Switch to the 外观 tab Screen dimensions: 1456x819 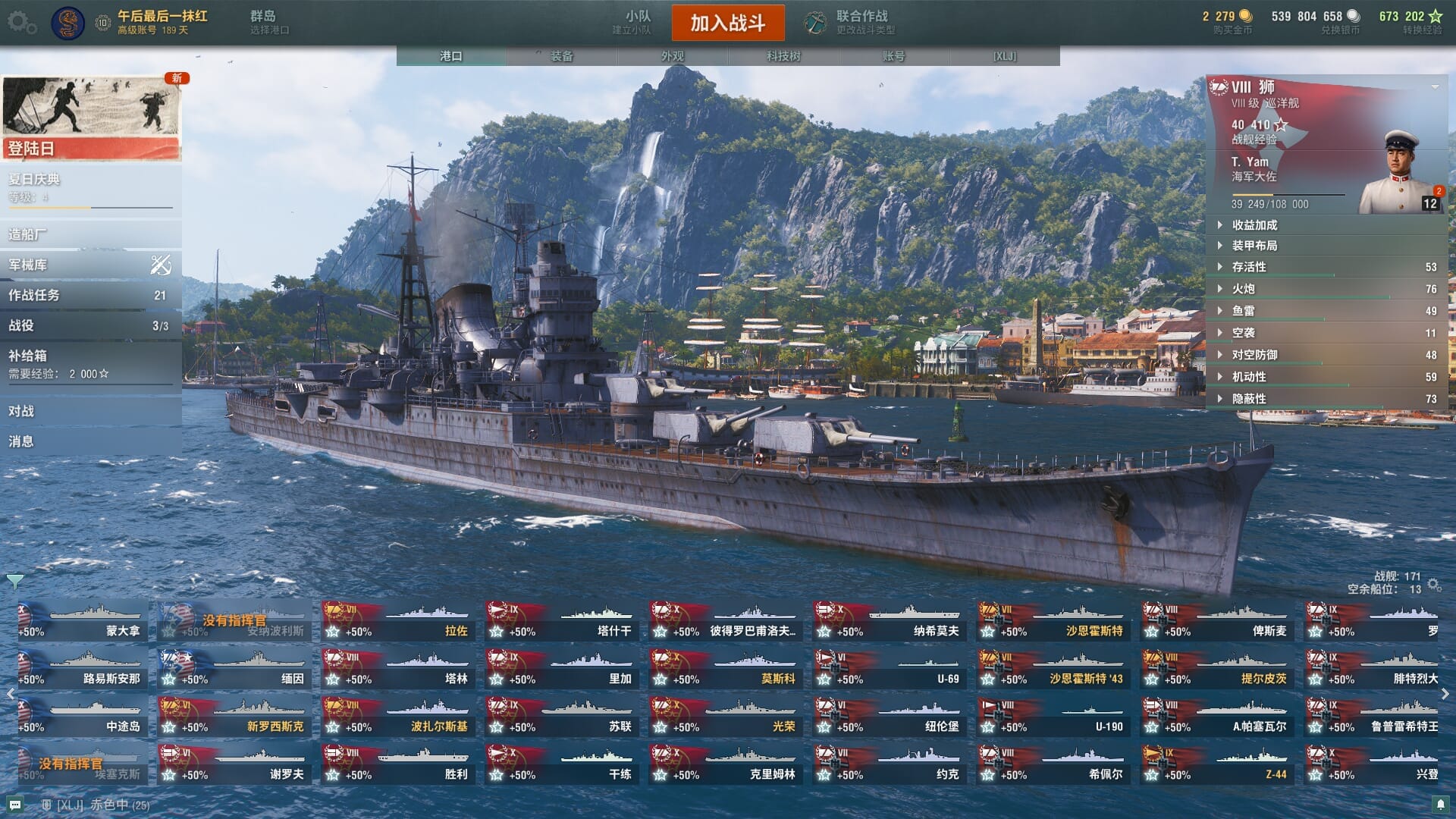tap(672, 56)
